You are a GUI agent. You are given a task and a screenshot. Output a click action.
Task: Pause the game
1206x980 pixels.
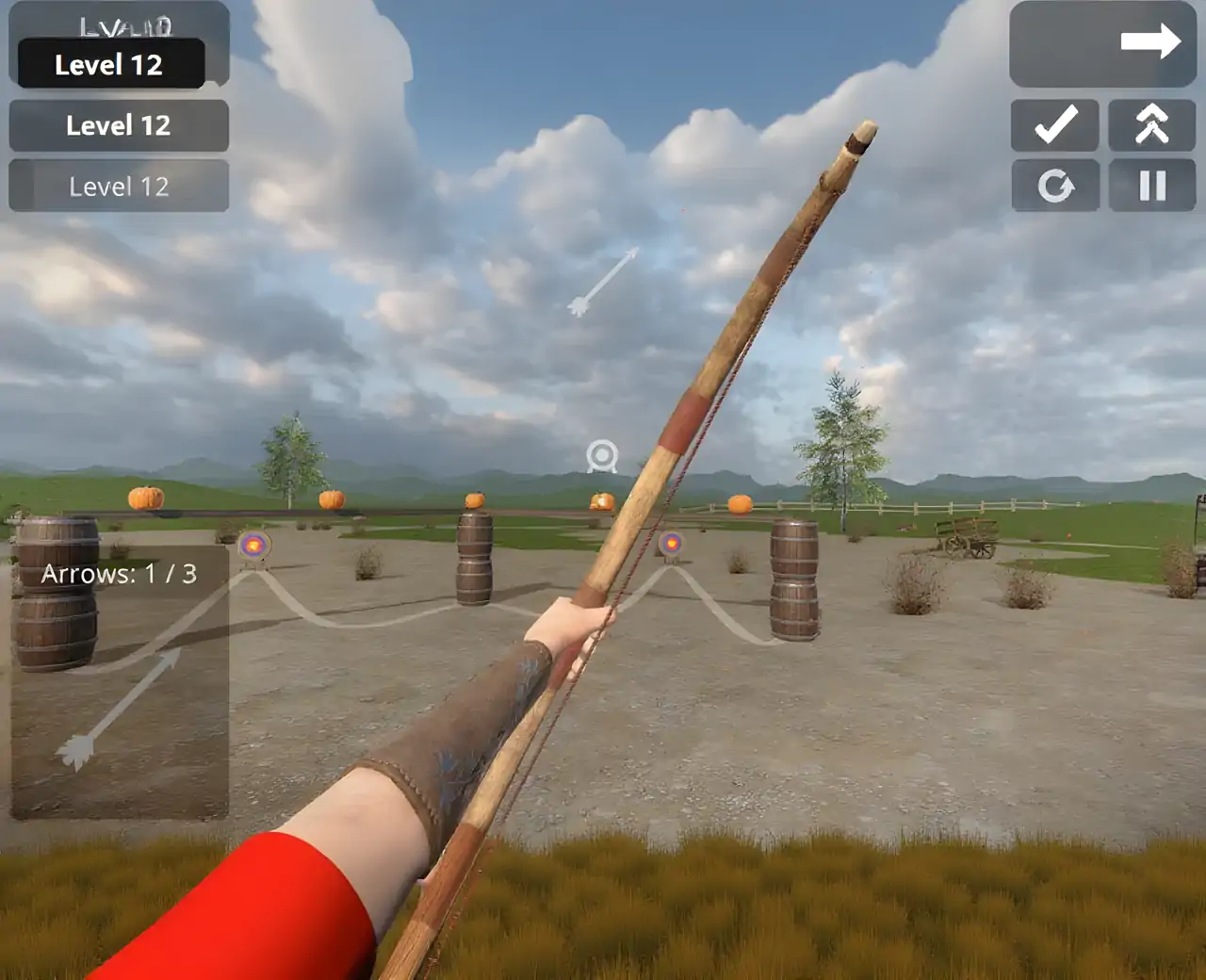point(1151,186)
